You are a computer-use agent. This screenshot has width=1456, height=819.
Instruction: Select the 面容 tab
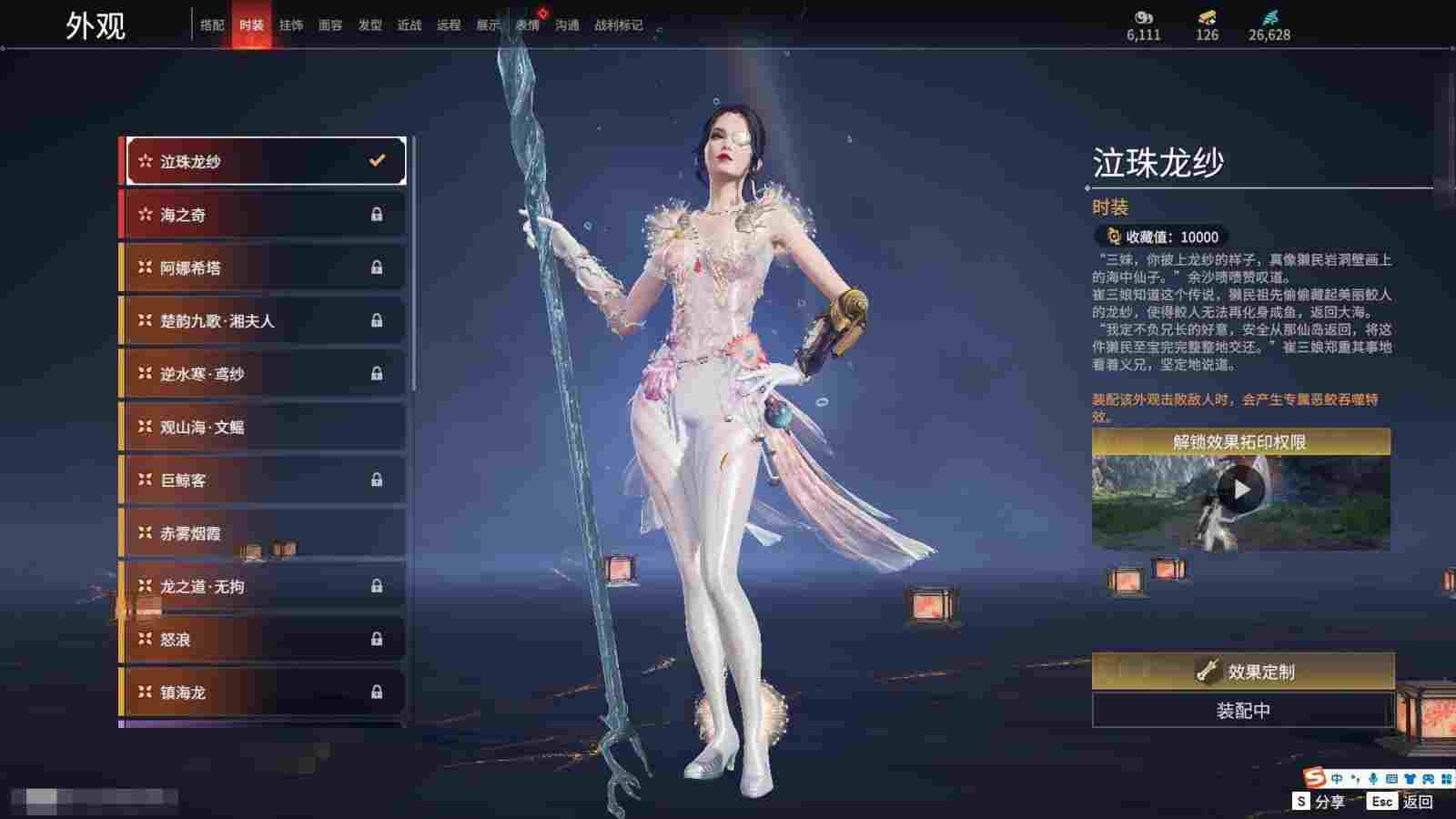click(330, 25)
